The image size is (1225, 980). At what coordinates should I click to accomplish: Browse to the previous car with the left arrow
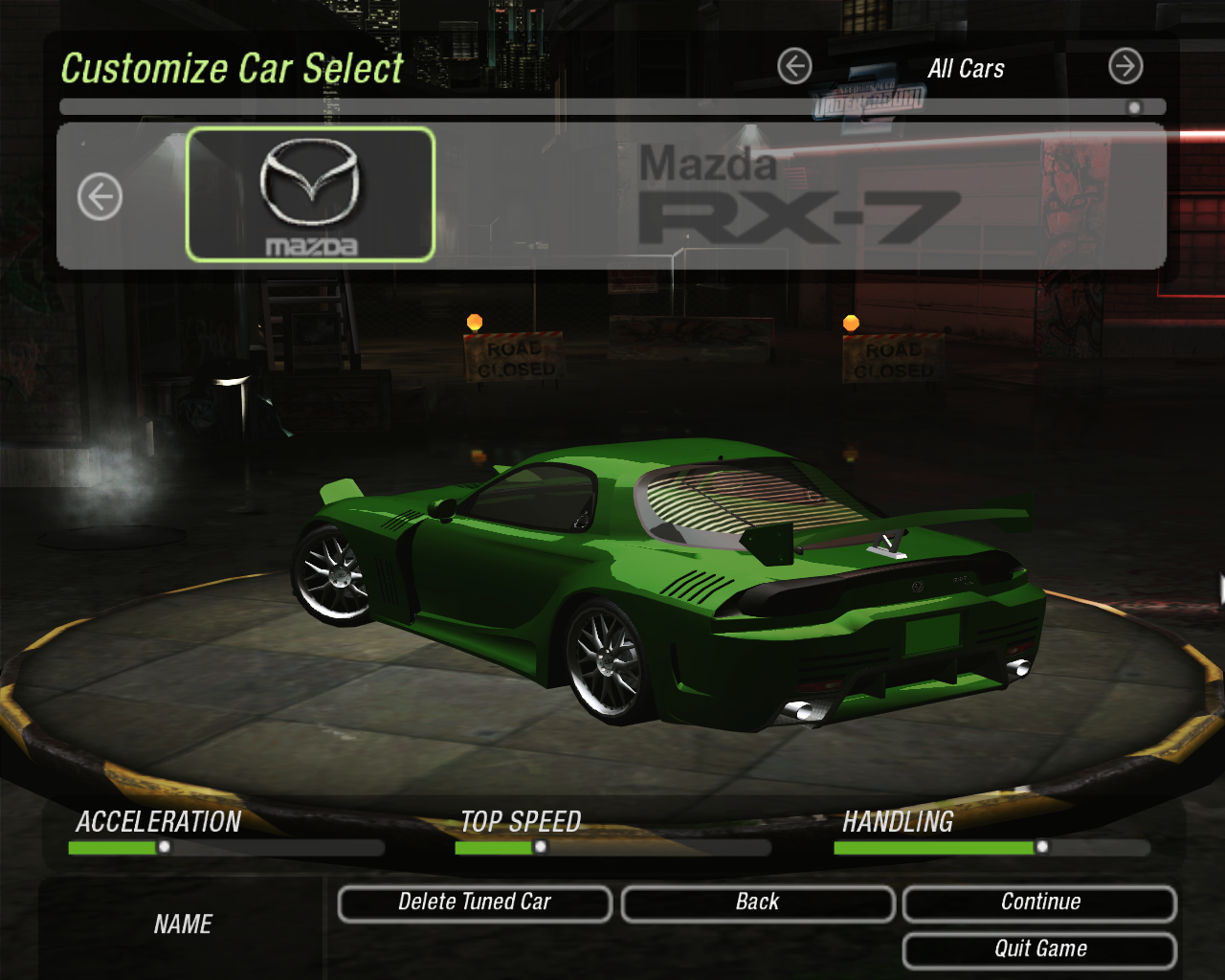(x=100, y=197)
